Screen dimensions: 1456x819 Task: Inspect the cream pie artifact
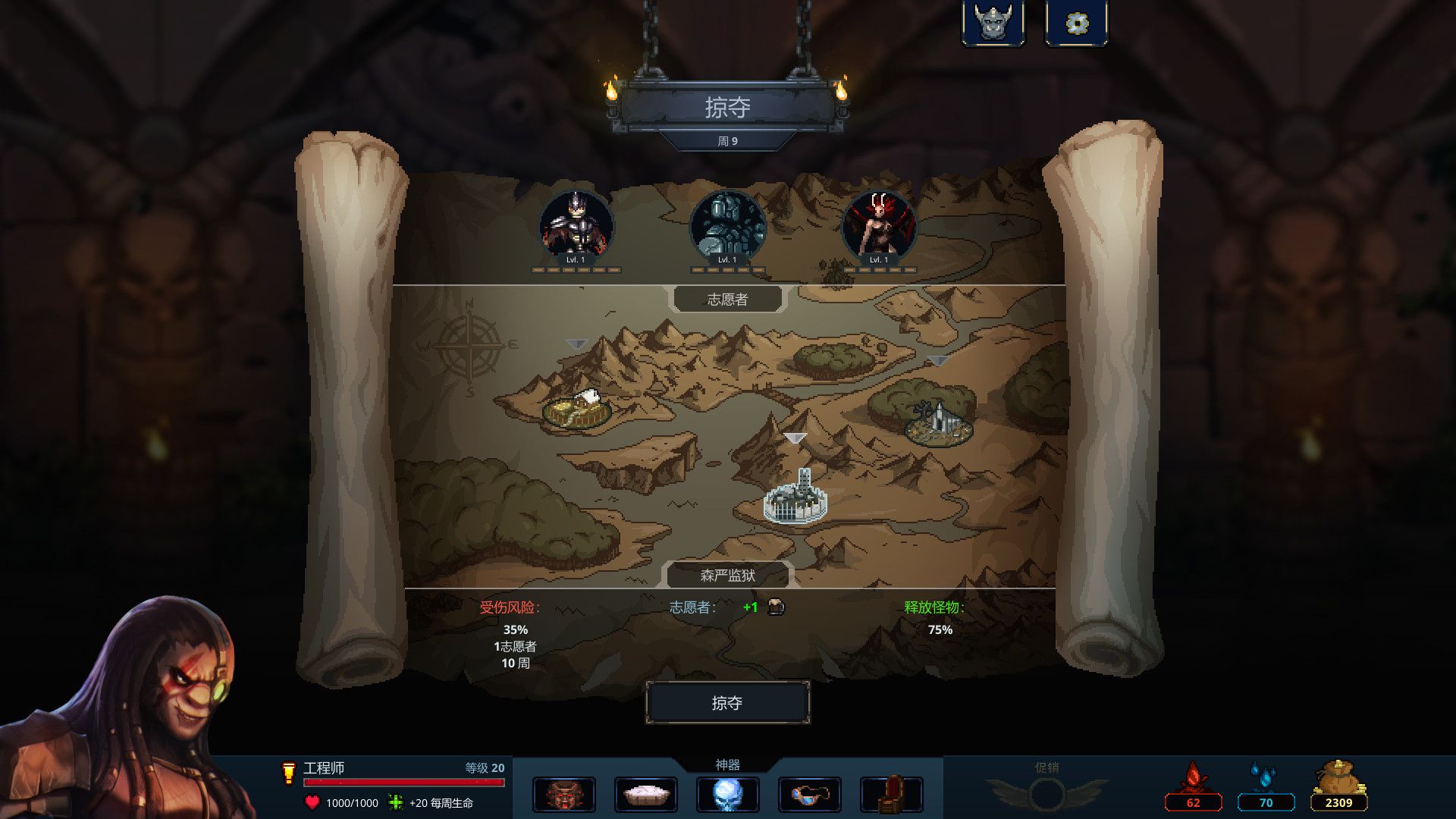[x=646, y=795]
